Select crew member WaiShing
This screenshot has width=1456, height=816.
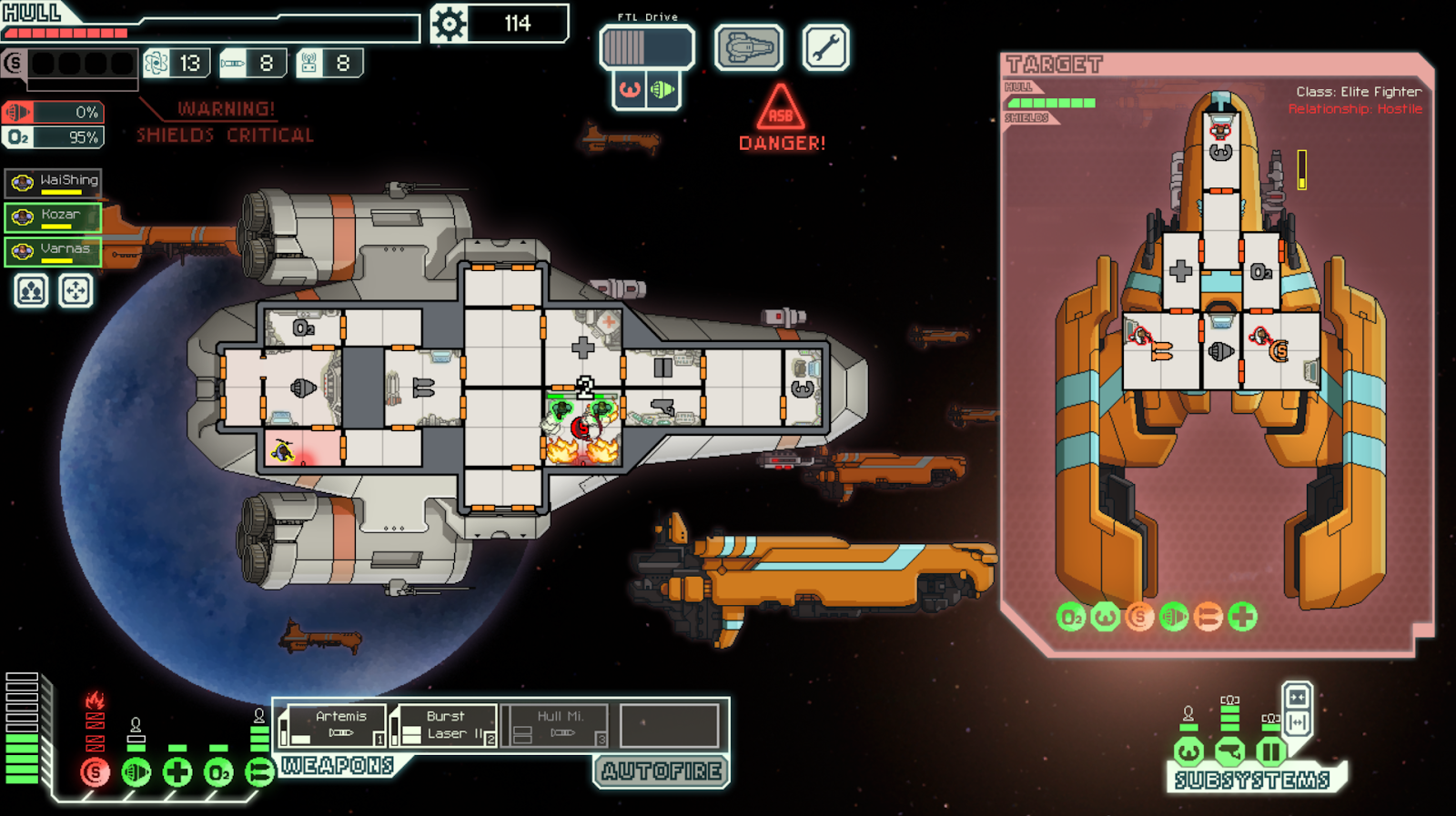pyautogui.click(x=54, y=182)
